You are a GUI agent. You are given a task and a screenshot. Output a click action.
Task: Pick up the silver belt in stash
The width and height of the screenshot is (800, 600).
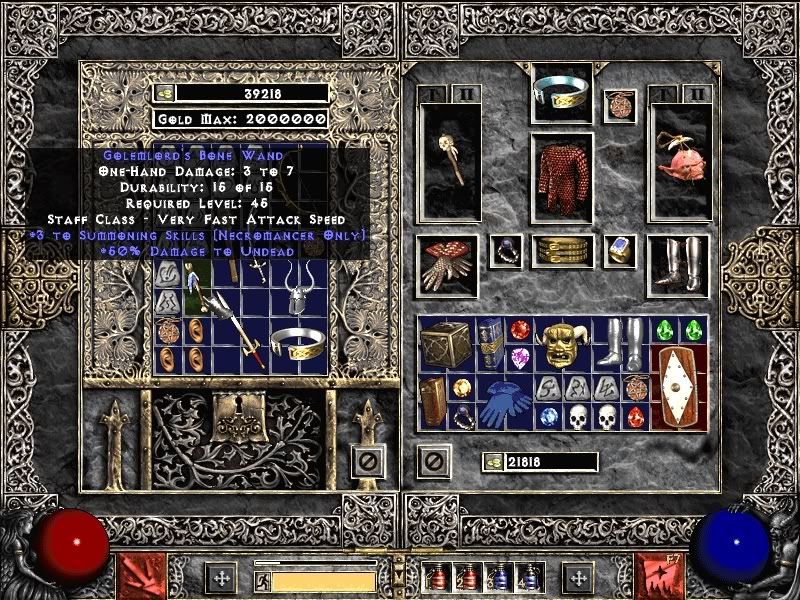coord(297,345)
